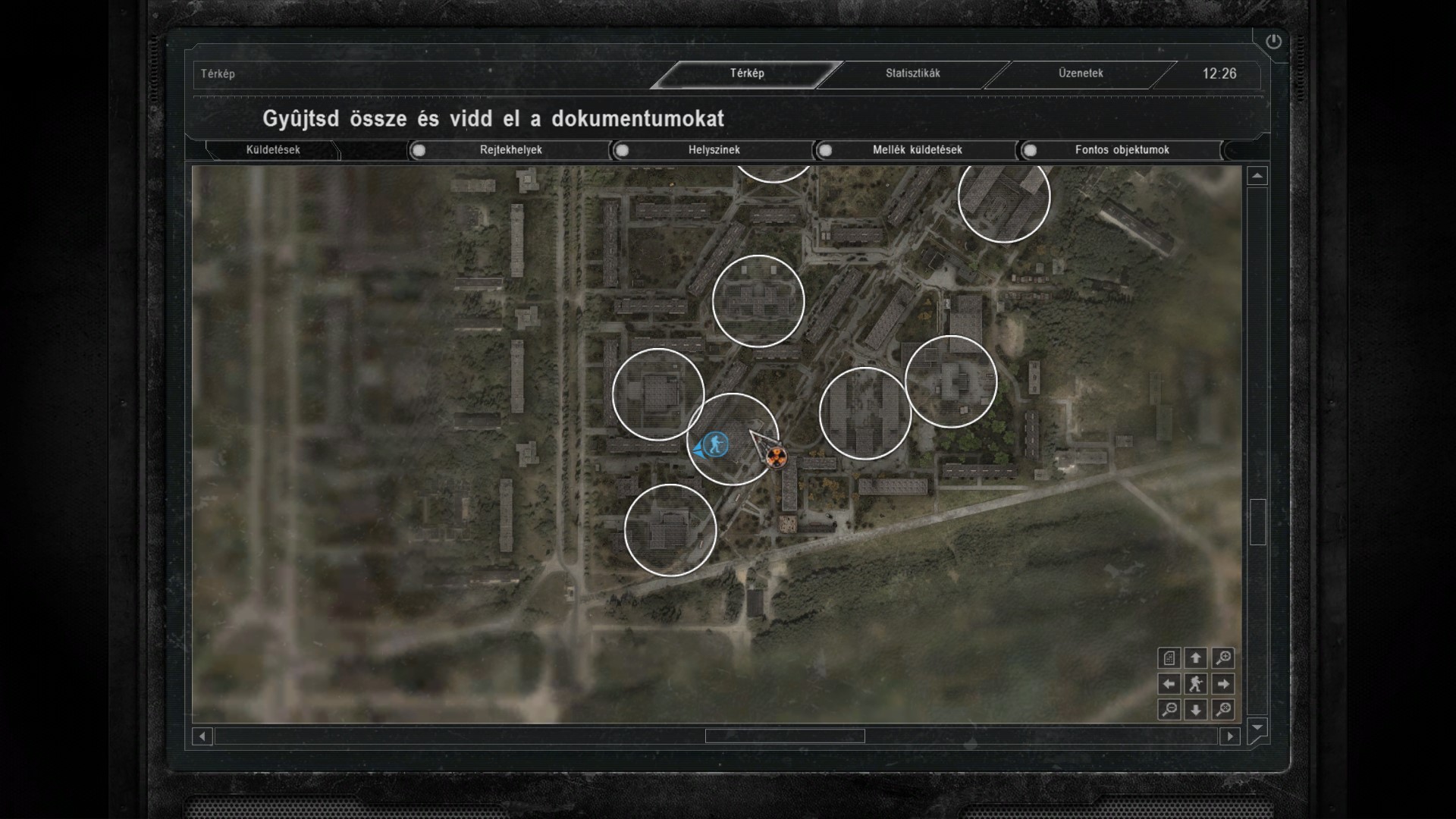This screenshot has height=819, width=1456.
Task: Zoom out the map with minus magnifier
Action: pyautogui.click(x=1169, y=710)
